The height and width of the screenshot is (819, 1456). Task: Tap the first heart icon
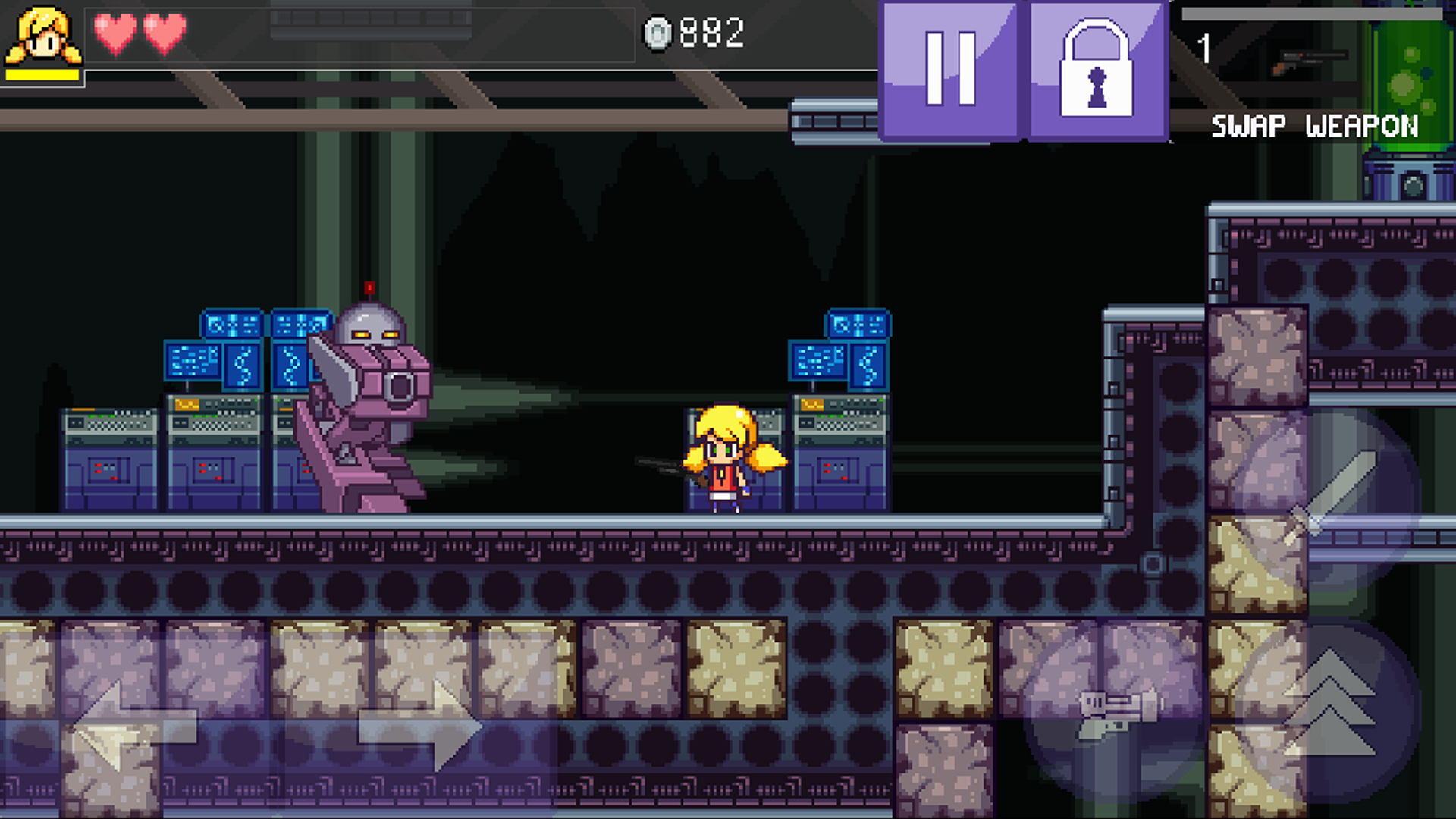tap(115, 32)
